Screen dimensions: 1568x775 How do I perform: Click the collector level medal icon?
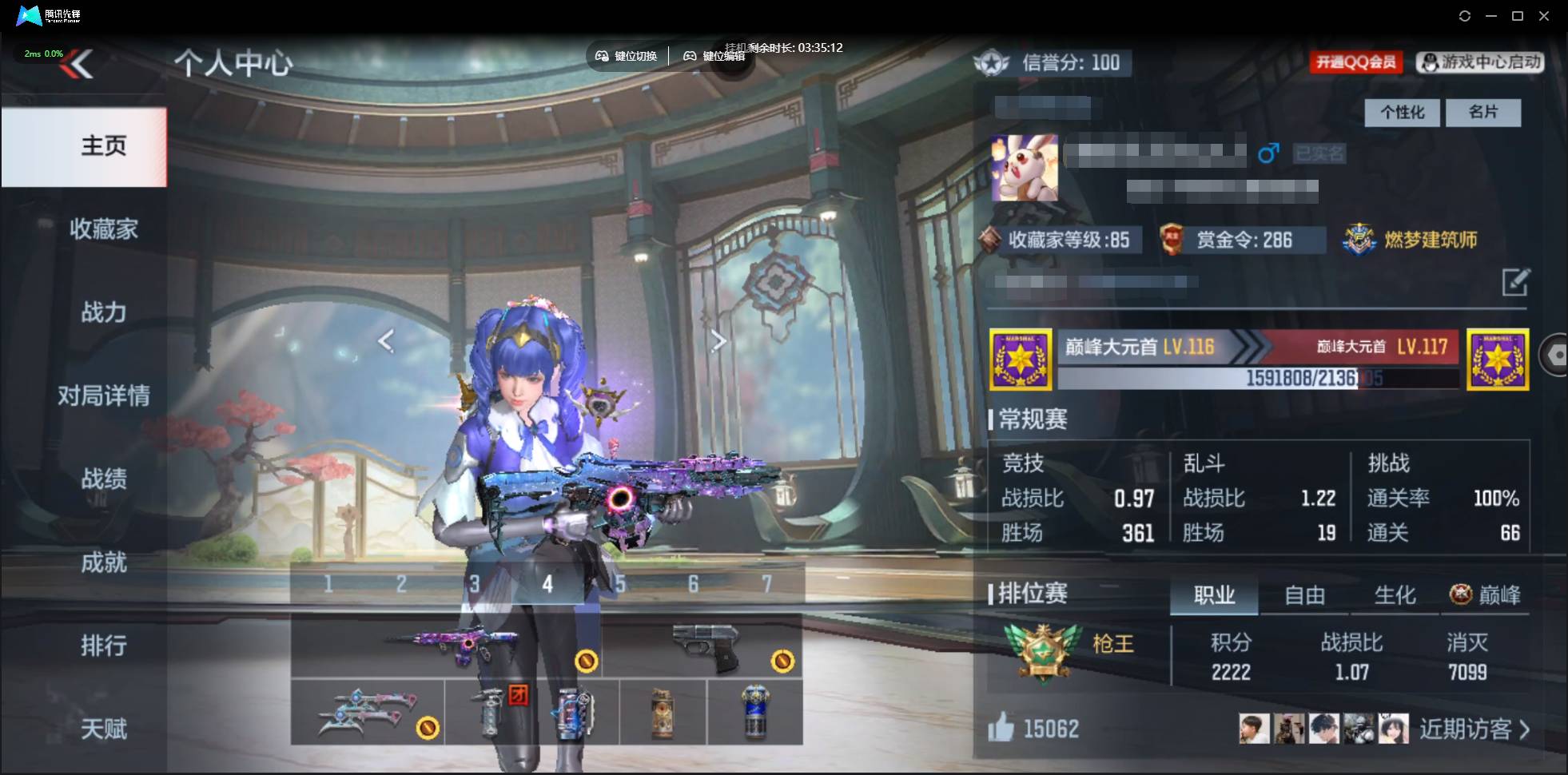point(991,240)
